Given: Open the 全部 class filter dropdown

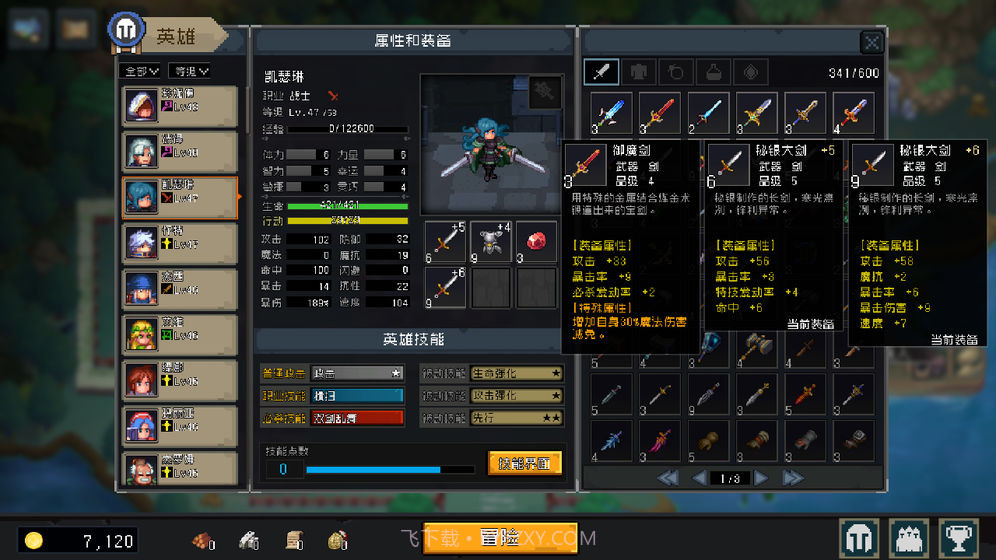Looking at the screenshot, I should pyautogui.click(x=140, y=71).
